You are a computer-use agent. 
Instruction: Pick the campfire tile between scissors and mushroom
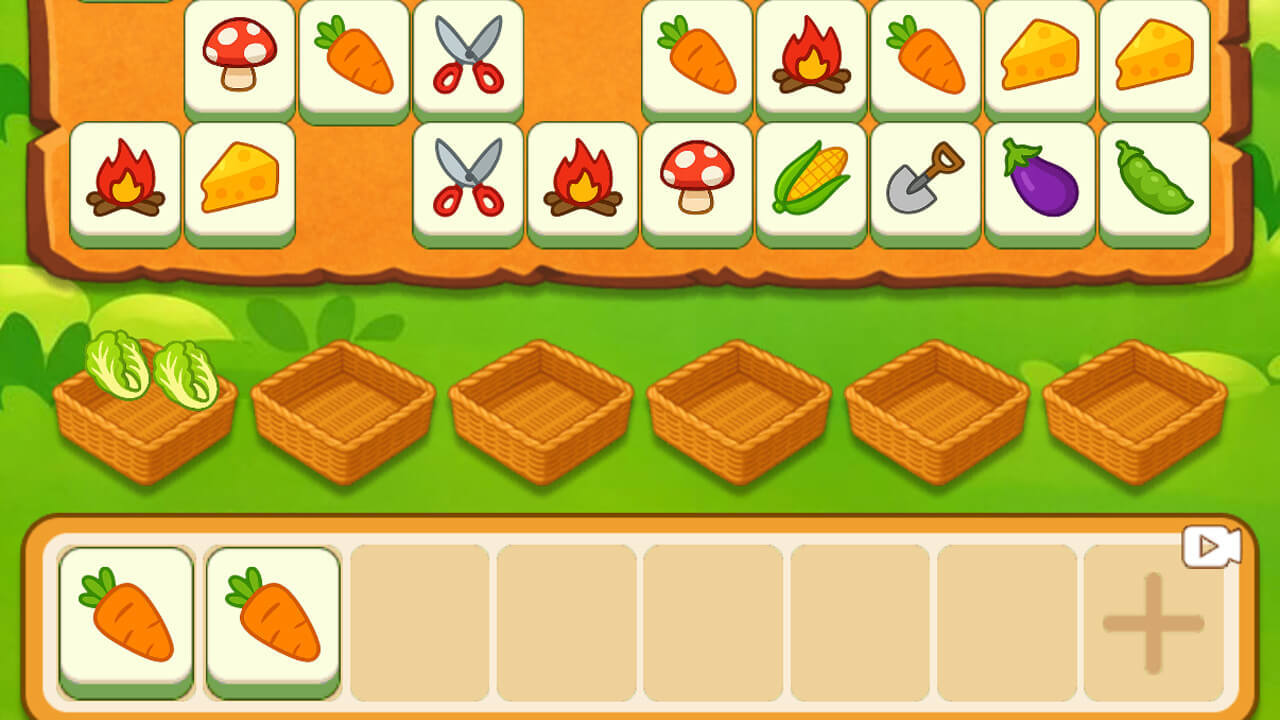(x=582, y=180)
